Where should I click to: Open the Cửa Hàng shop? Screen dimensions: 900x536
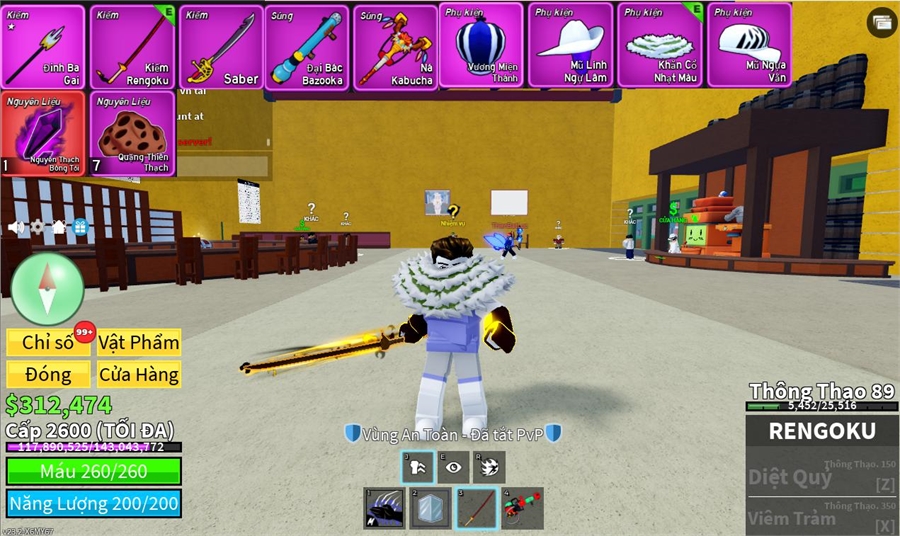point(139,375)
